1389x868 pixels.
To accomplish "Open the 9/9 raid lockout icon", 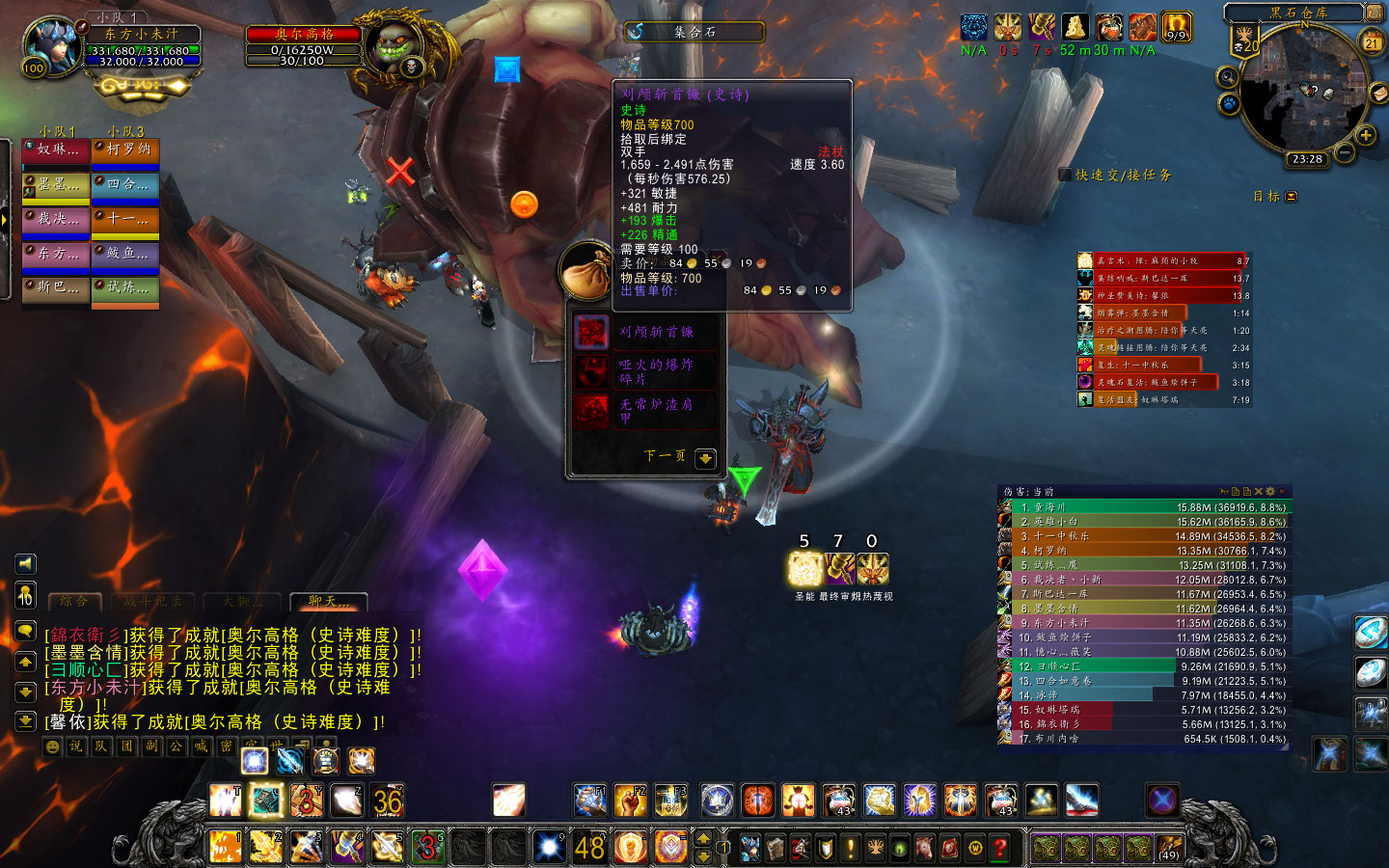I will click(1176, 27).
